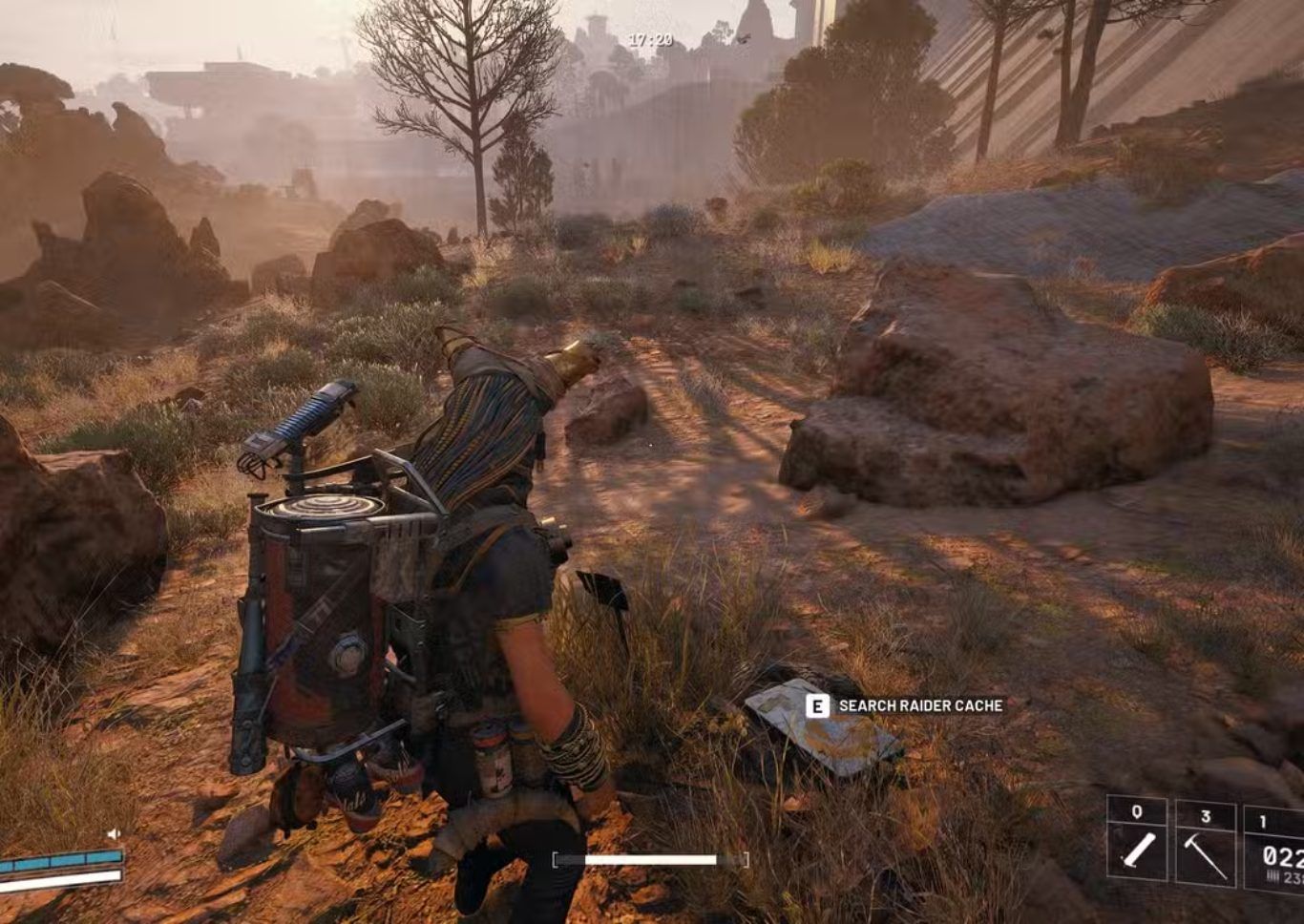Click the small speaker icon above the bars
This screenshot has width=1304, height=924.
pyautogui.click(x=114, y=833)
